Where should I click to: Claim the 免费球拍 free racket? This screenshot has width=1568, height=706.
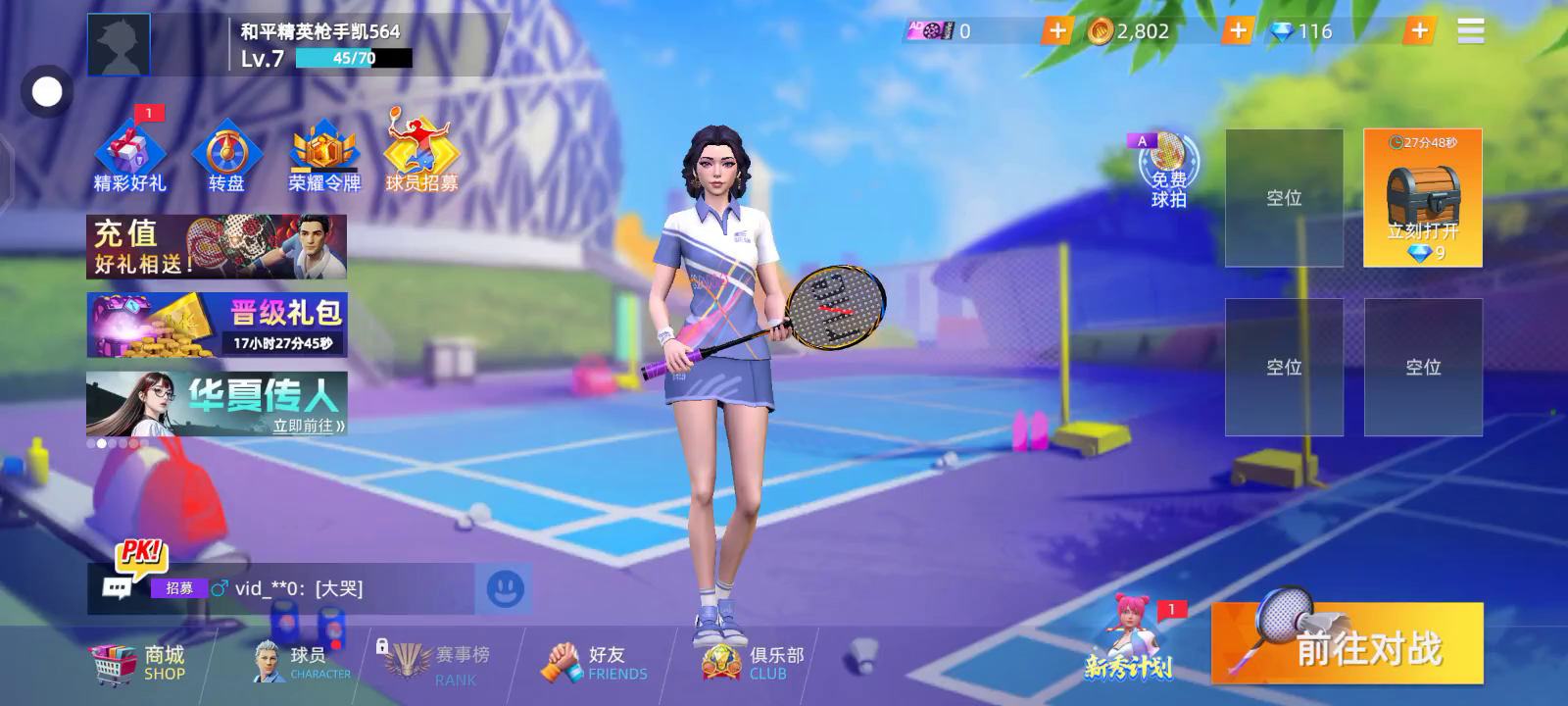(1167, 171)
